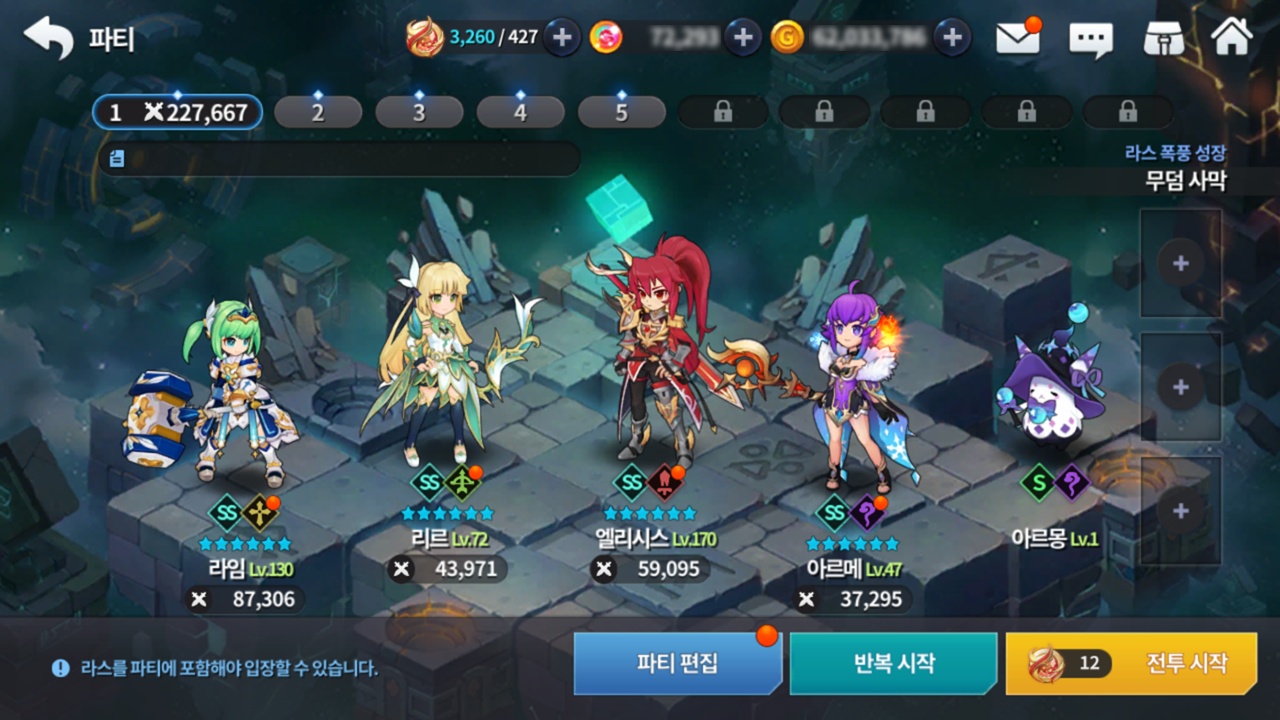Open the chat speech bubble icon

tap(1090, 39)
